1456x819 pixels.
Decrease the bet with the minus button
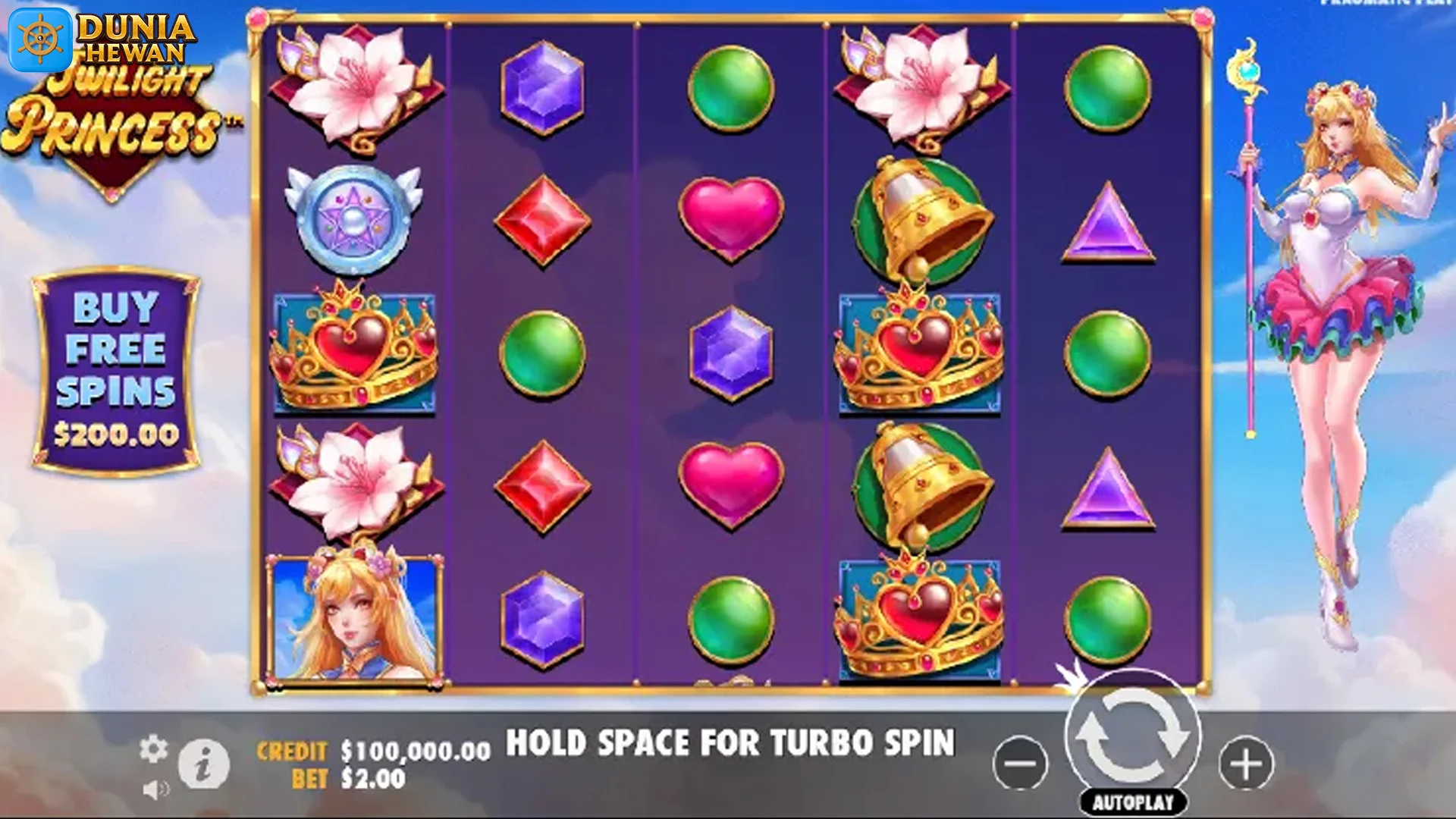point(1020,763)
